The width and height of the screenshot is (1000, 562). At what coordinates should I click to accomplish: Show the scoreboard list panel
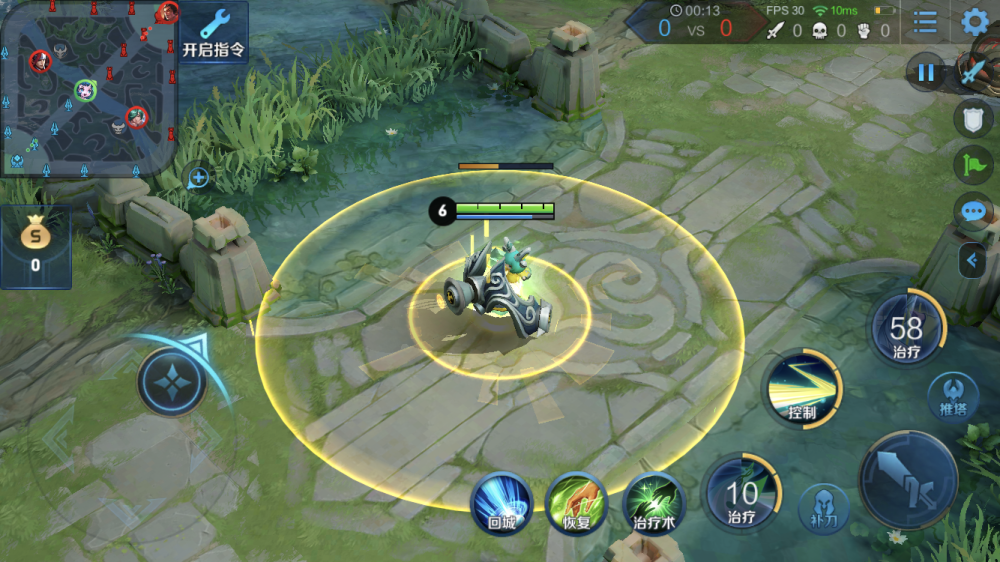(925, 22)
